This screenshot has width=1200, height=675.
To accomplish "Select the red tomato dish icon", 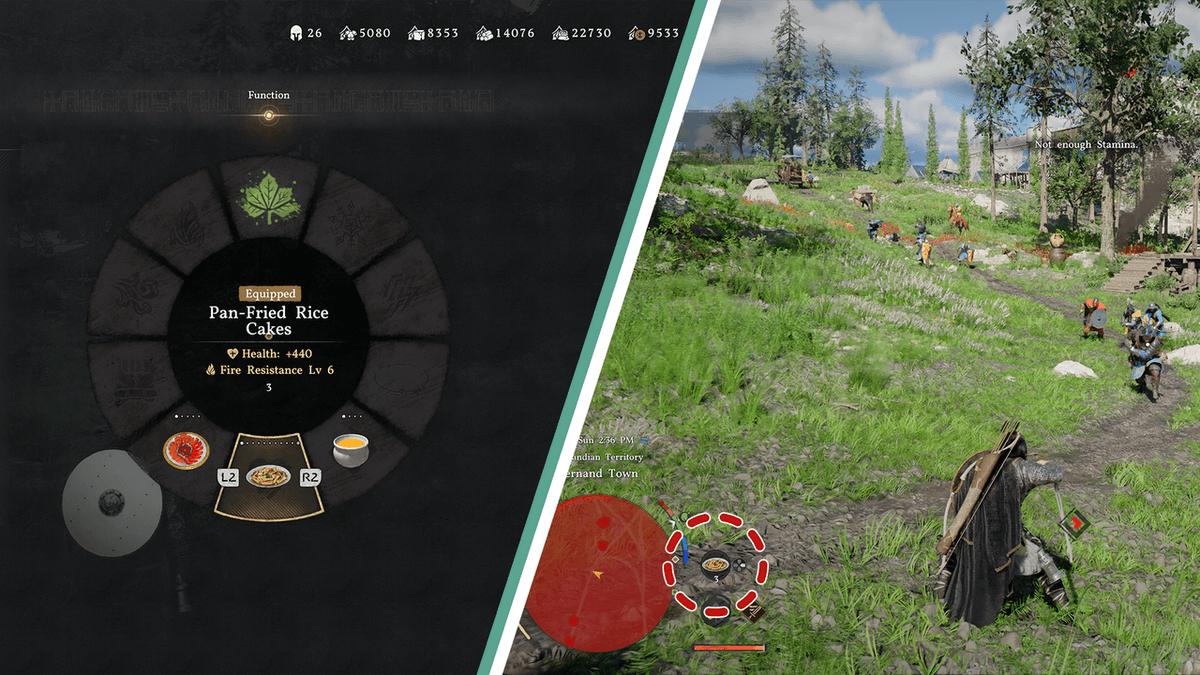I will click(186, 451).
